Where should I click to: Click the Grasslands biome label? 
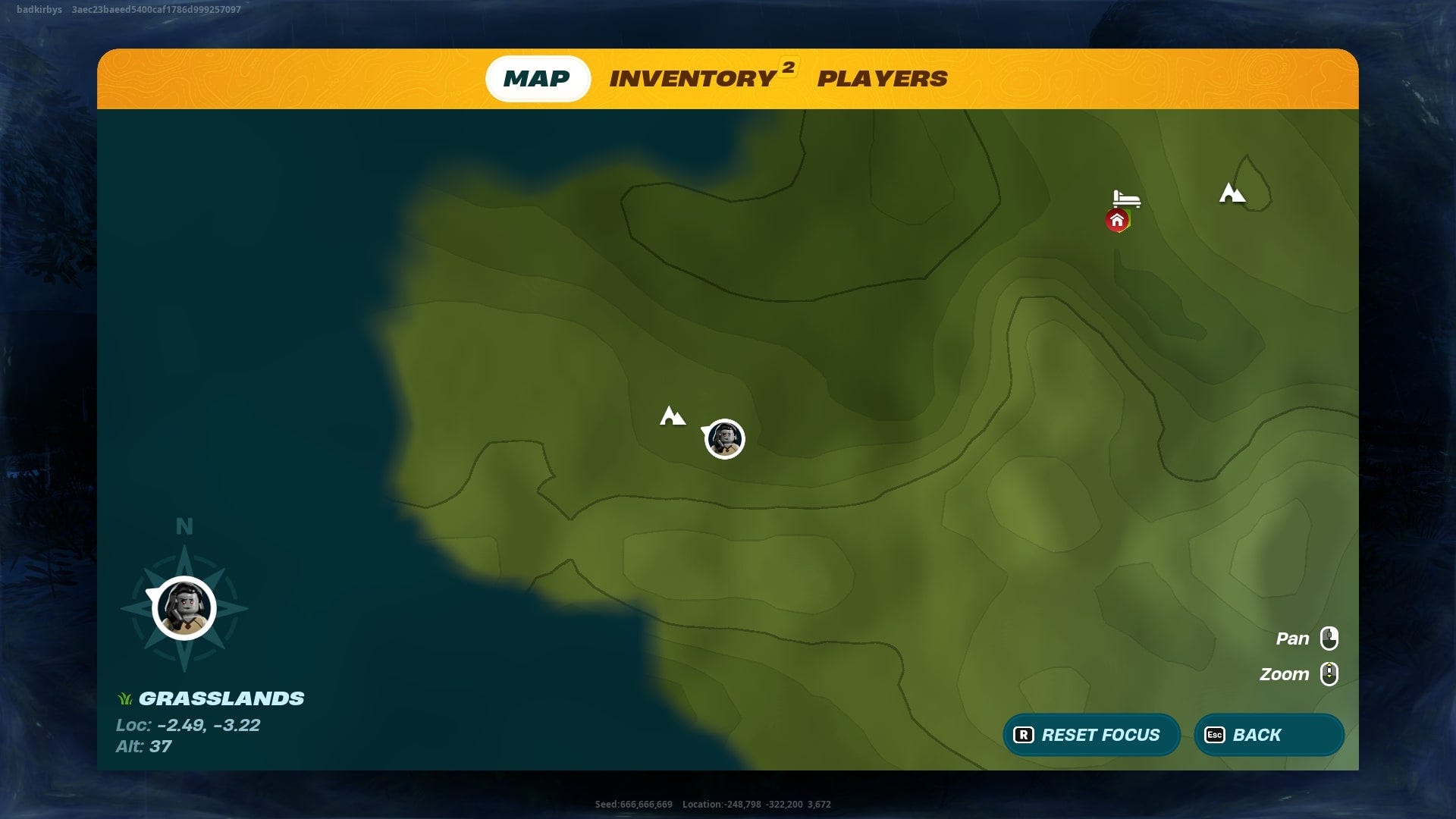point(224,698)
